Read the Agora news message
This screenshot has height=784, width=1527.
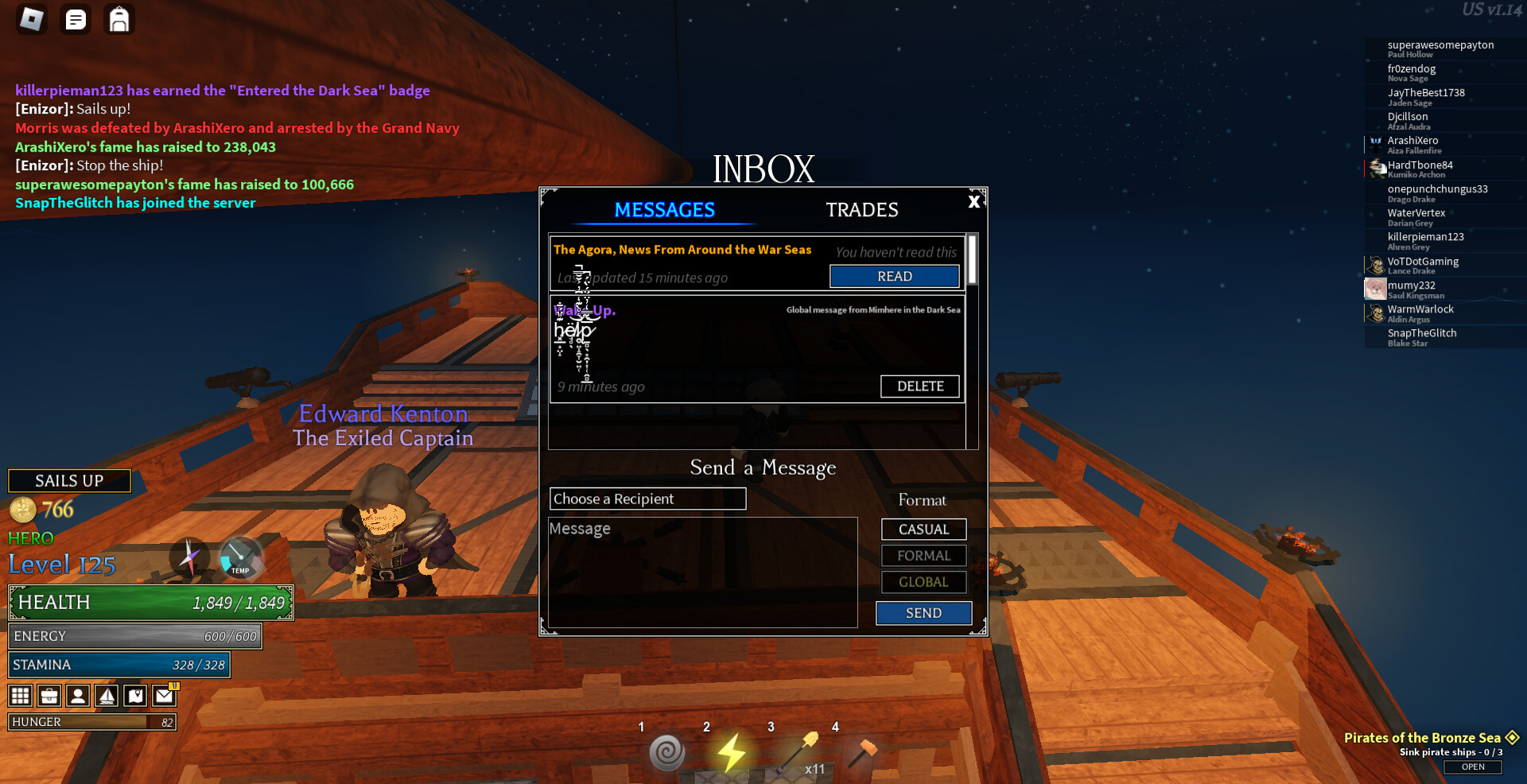[894, 276]
